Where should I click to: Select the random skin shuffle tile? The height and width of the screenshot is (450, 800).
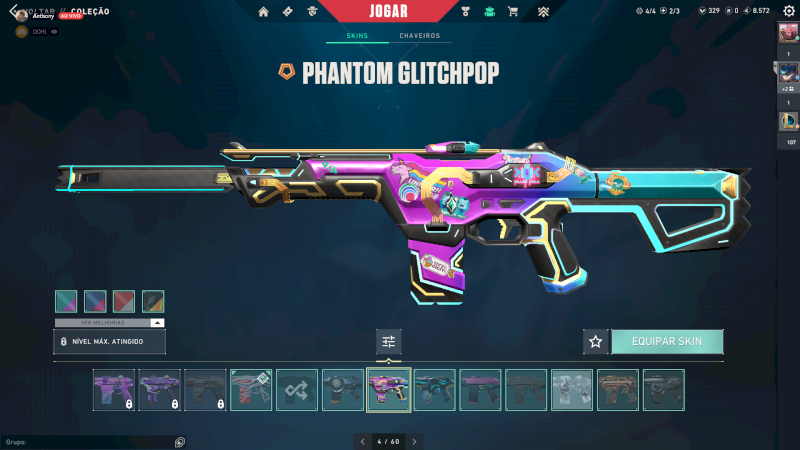pos(297,390)
